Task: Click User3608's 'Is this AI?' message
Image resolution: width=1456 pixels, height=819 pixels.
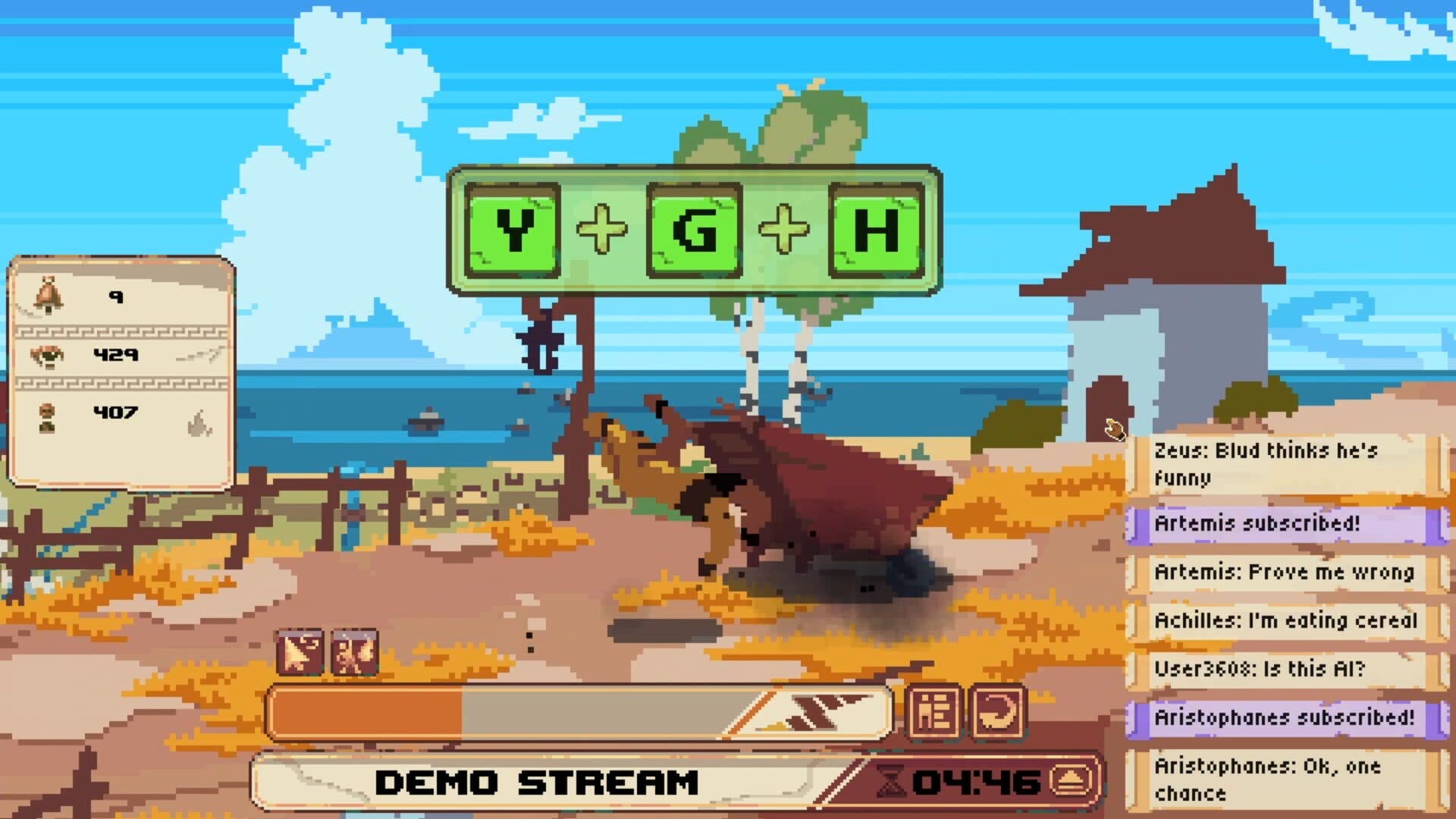Action: (x=1260, y=668)
